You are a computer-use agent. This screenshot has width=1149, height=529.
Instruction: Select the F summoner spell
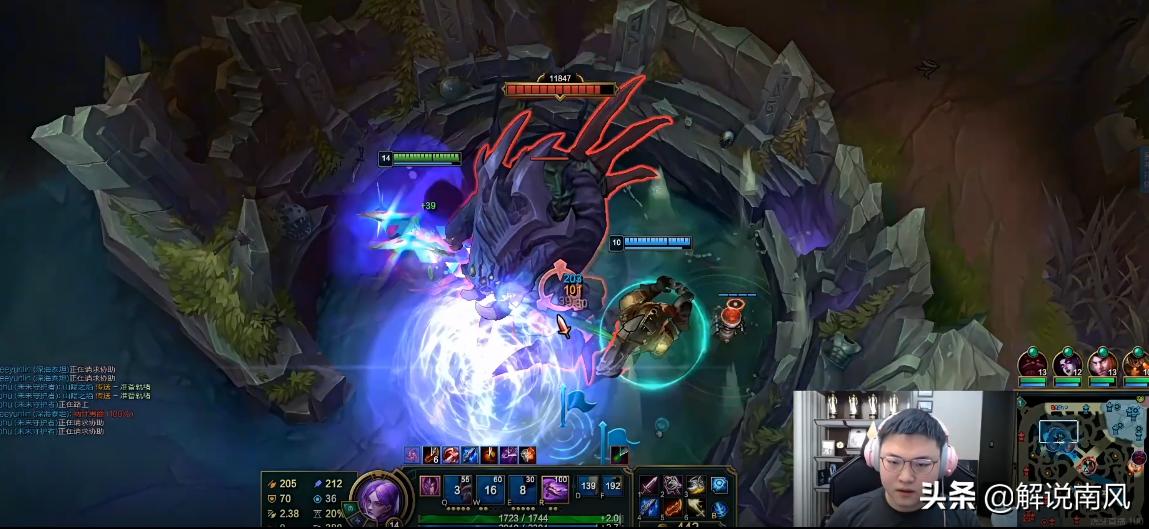coord(613,488)
